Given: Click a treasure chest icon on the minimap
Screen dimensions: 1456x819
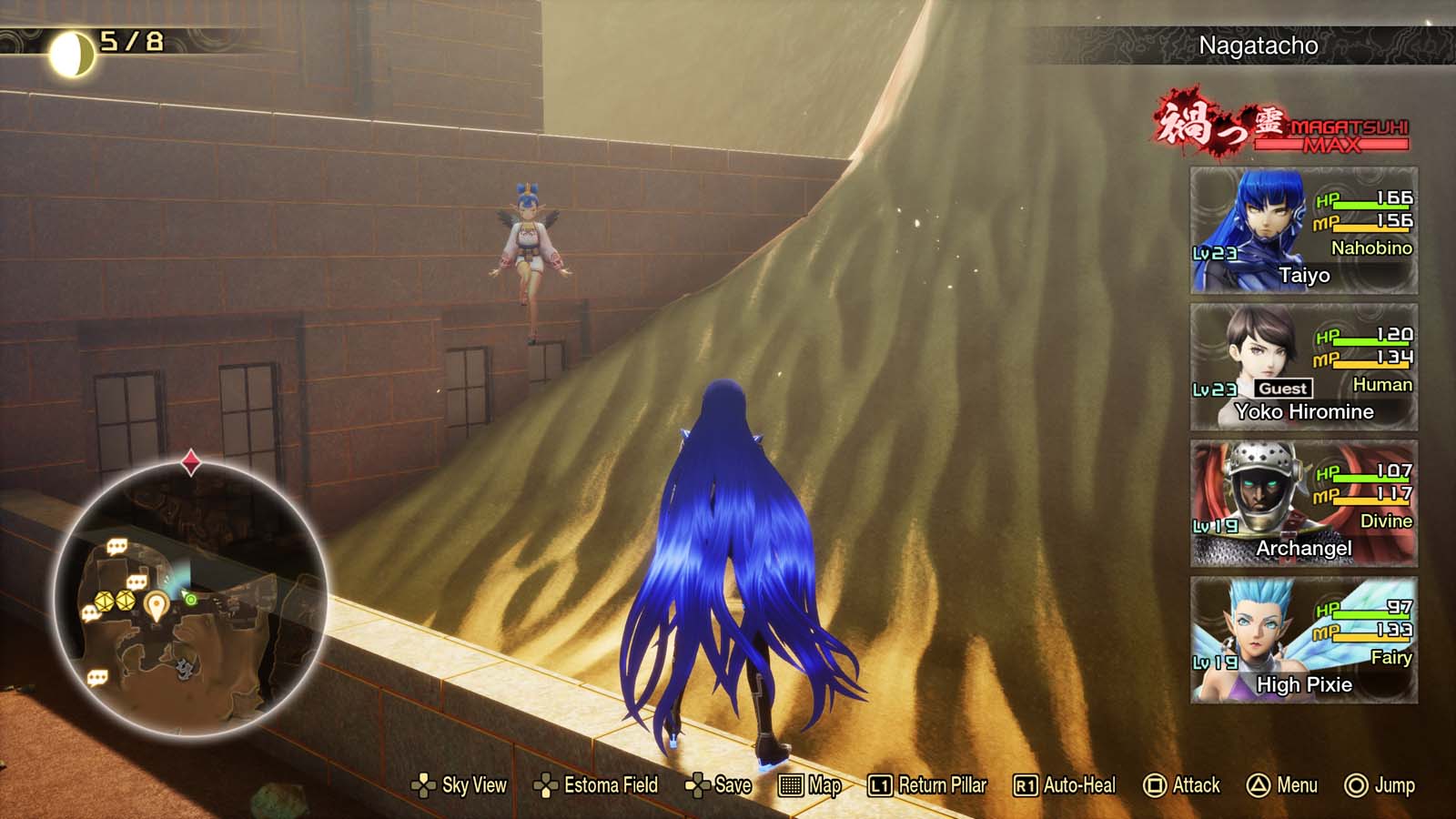Looking at the screenshot, I should click(x=103, y=601).
